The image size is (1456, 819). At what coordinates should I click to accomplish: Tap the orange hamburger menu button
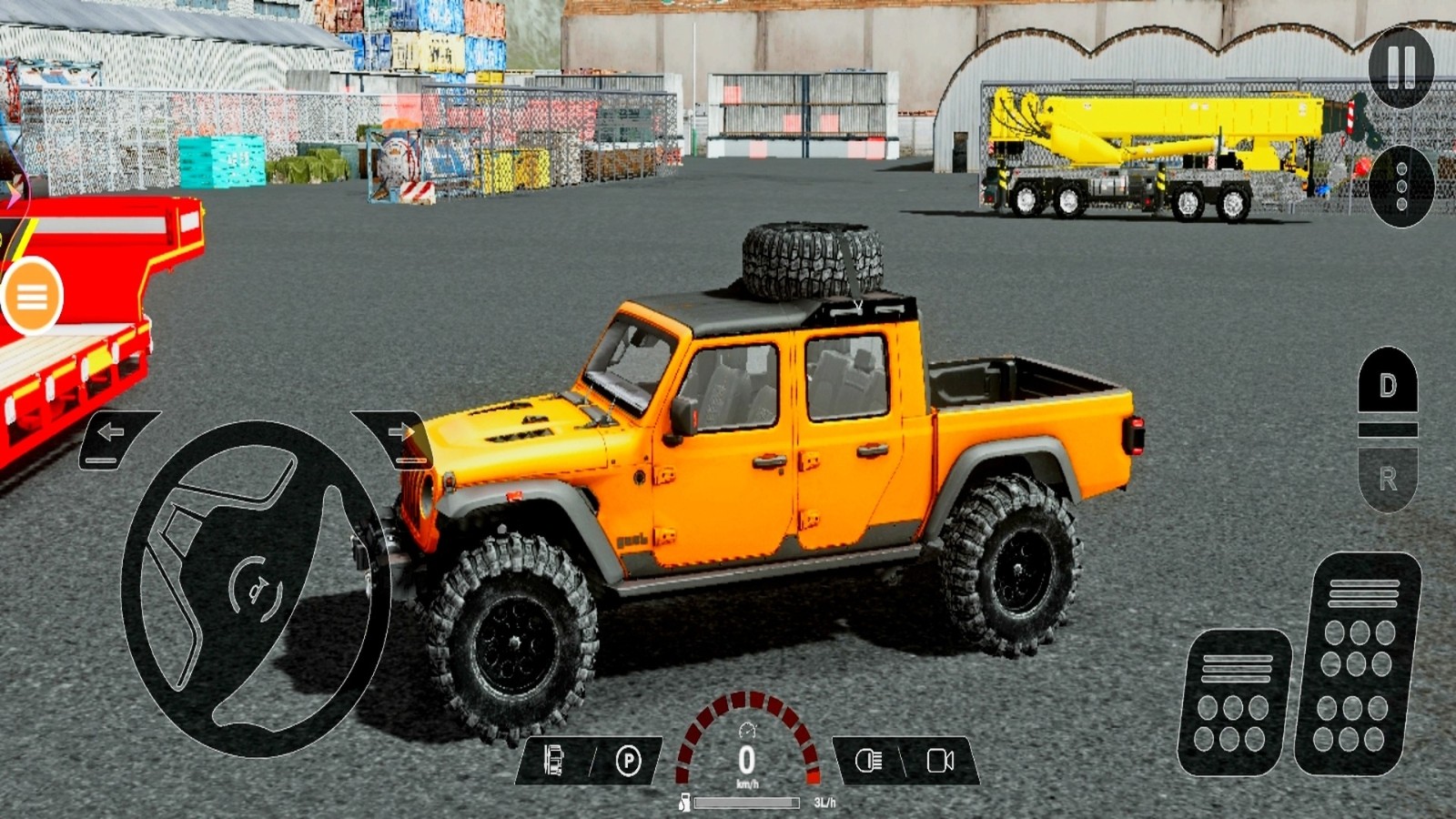(32, 297)
